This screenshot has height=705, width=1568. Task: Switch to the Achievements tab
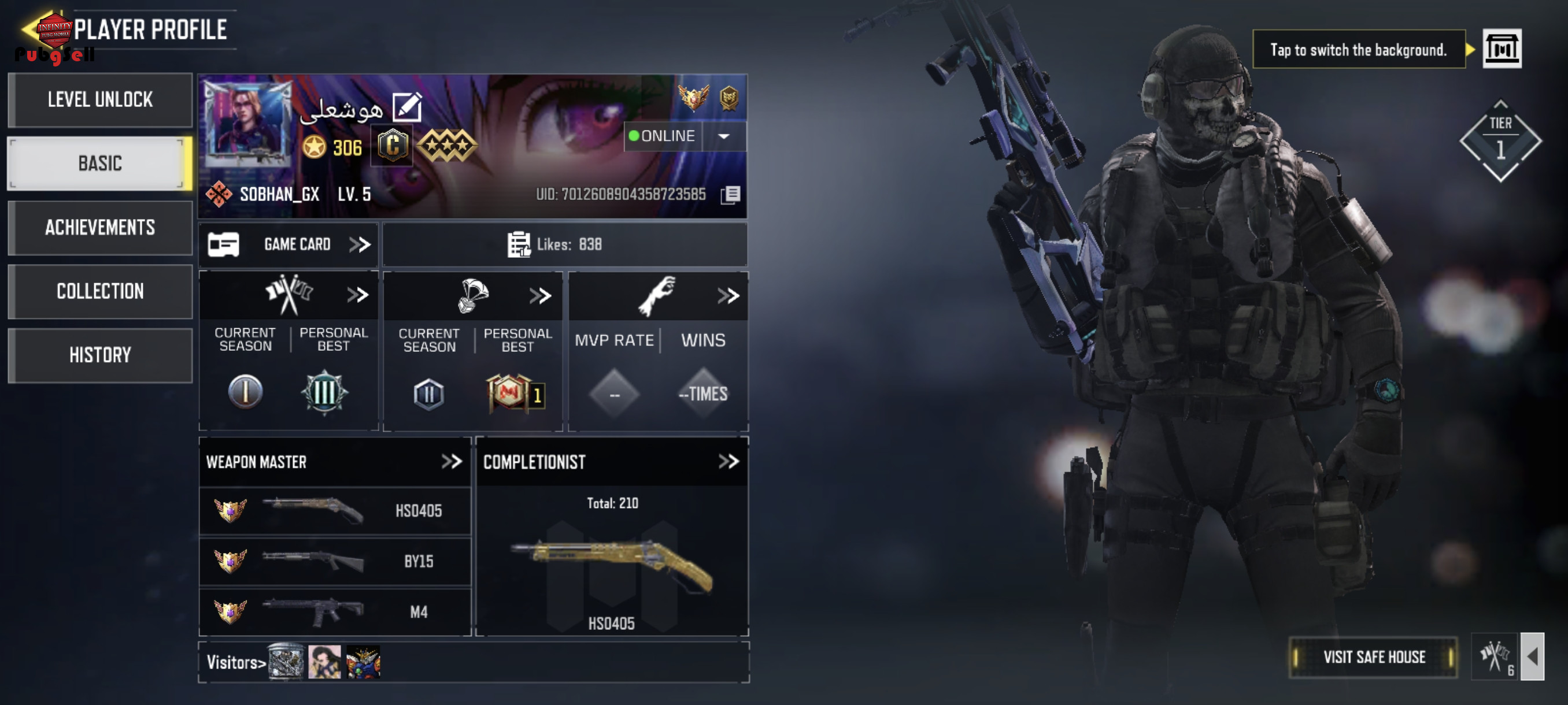pyautogui.click(x=101, y=228)
